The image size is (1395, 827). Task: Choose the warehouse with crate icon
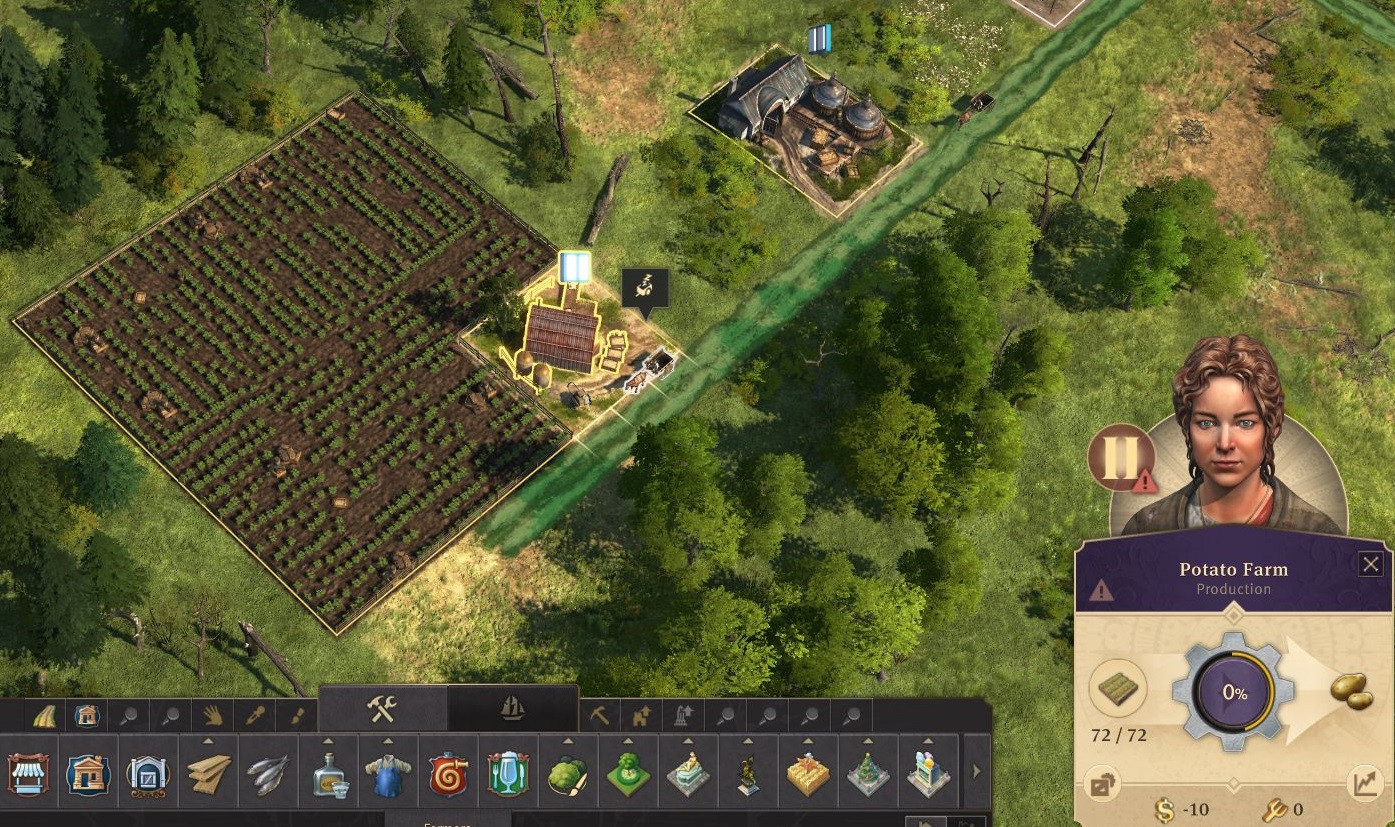148,775
